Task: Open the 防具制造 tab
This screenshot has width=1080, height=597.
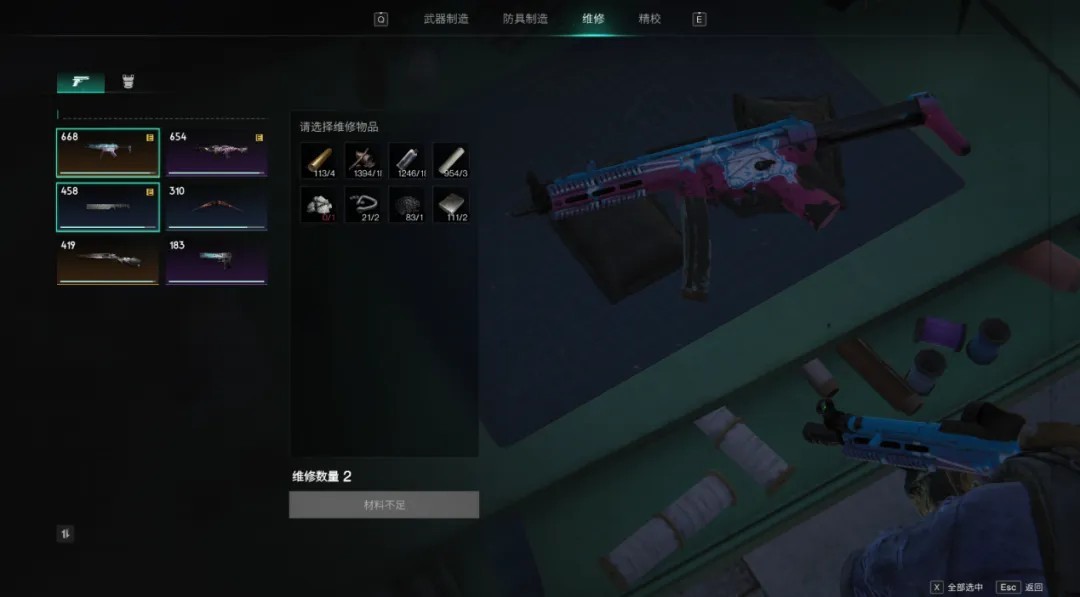Action: pyautogui.click(x=524, y=19)
